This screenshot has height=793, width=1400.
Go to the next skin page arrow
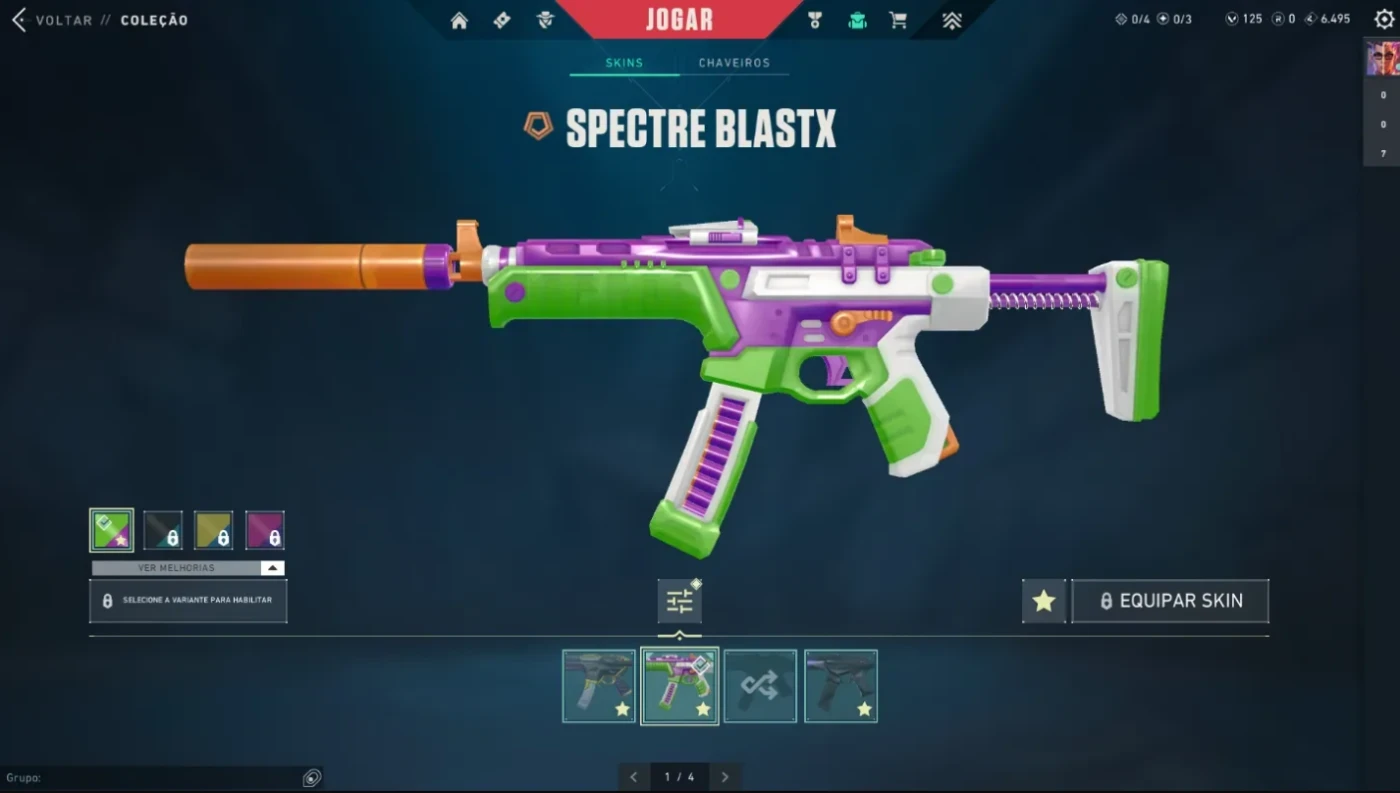pos(725,777)
